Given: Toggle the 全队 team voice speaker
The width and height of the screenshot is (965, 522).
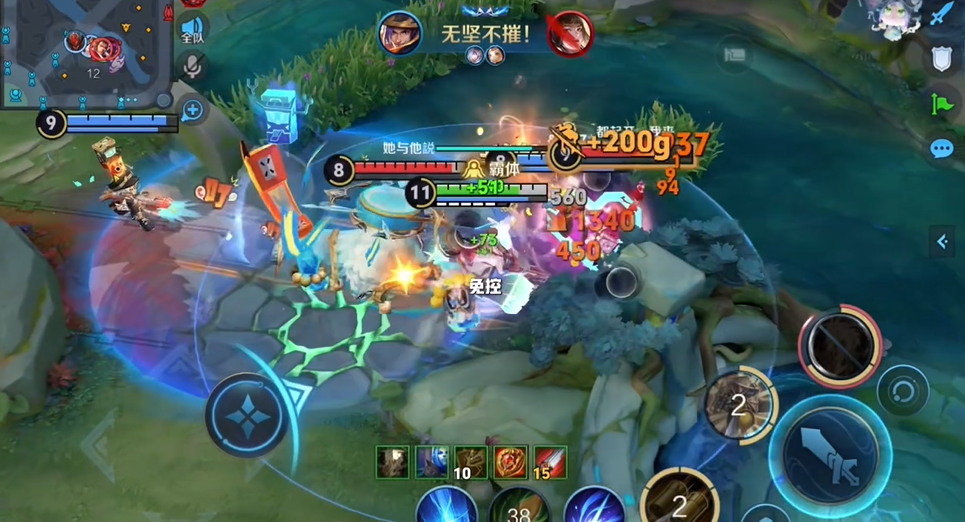Looking at the screenshot, I should (x=193, y=29).
